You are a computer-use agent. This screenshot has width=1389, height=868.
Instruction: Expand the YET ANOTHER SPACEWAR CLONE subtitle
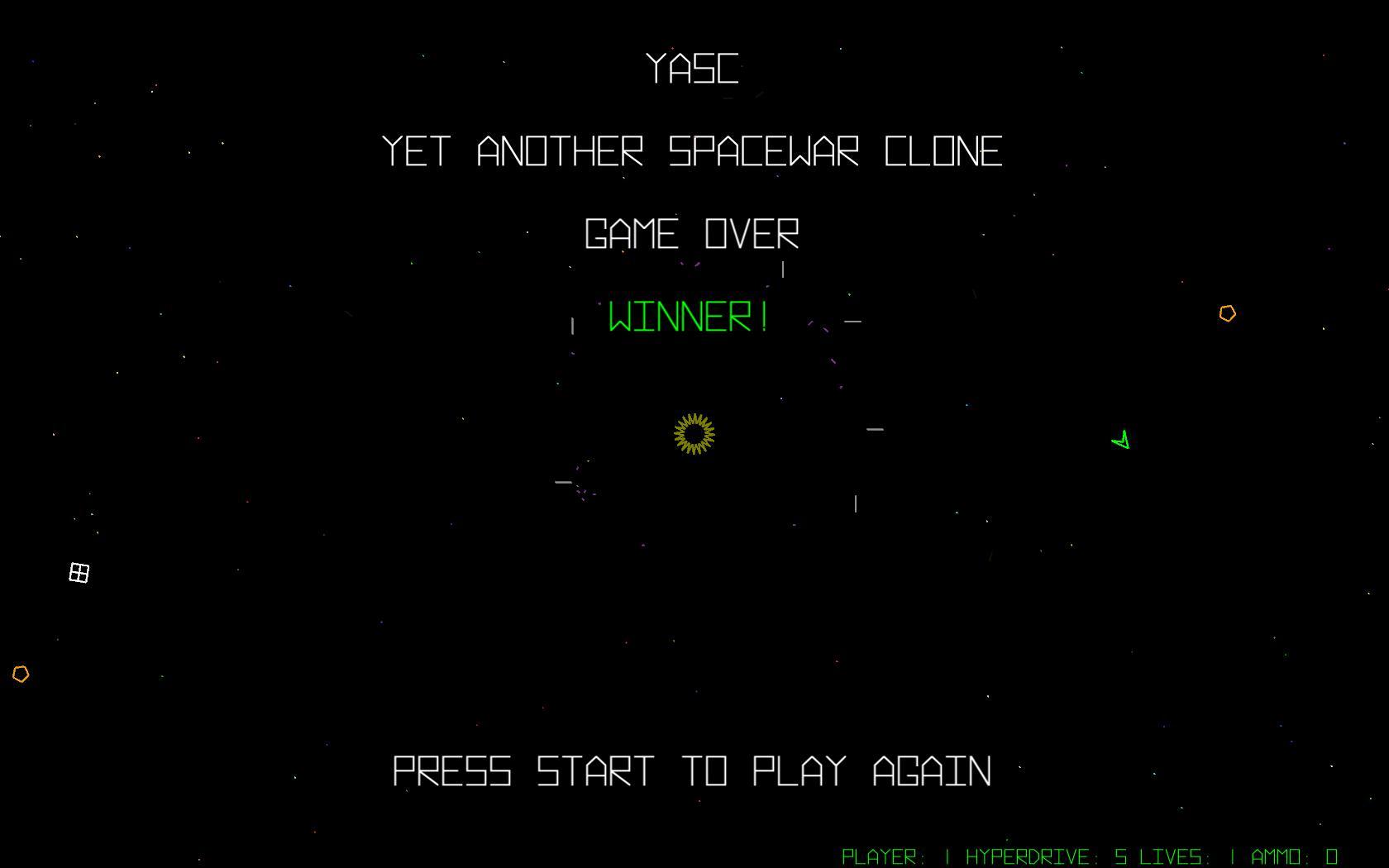(x=692, y=151)
